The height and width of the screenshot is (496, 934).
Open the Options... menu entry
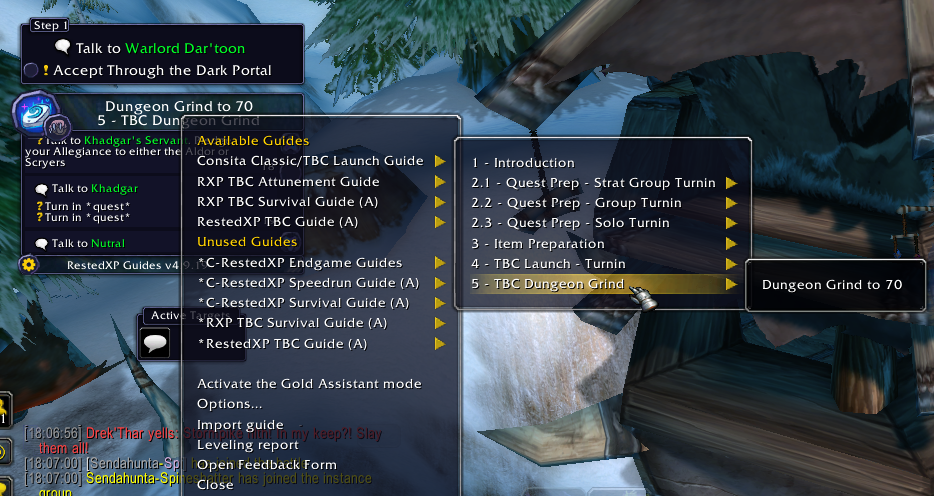click(x=230, y=404)
